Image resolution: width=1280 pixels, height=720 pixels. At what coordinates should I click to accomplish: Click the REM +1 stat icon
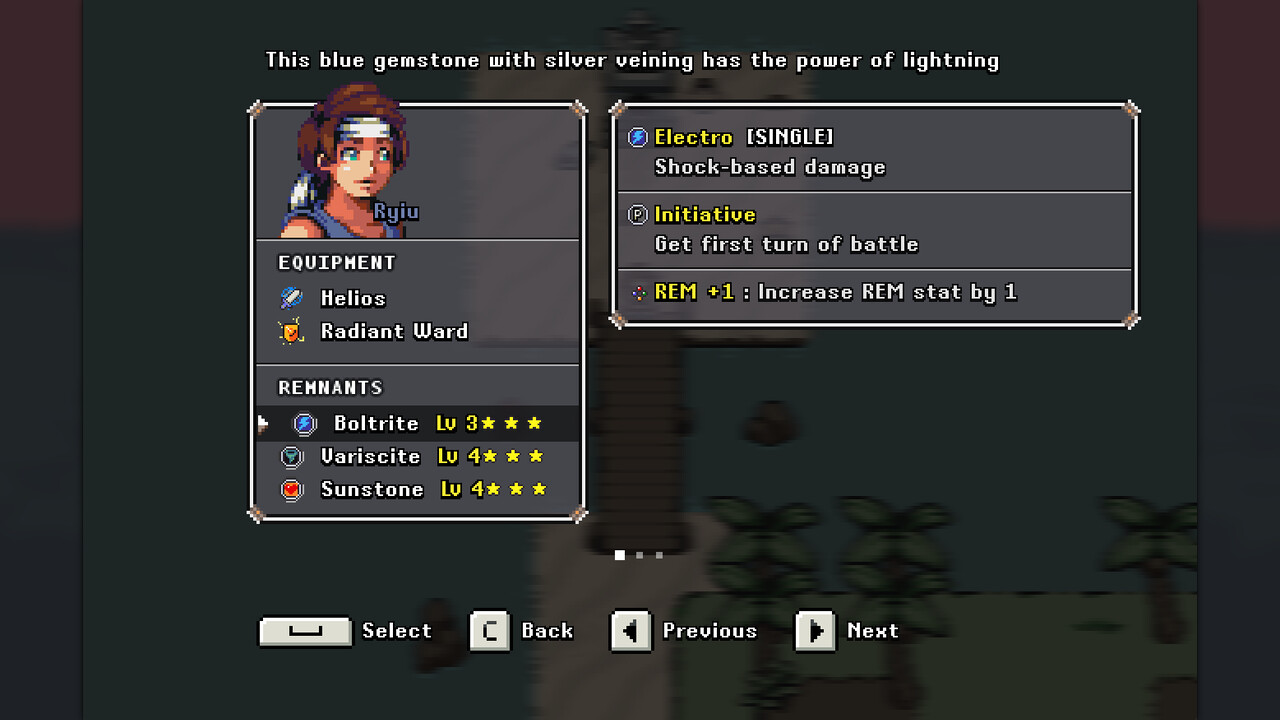coord(638,292)
